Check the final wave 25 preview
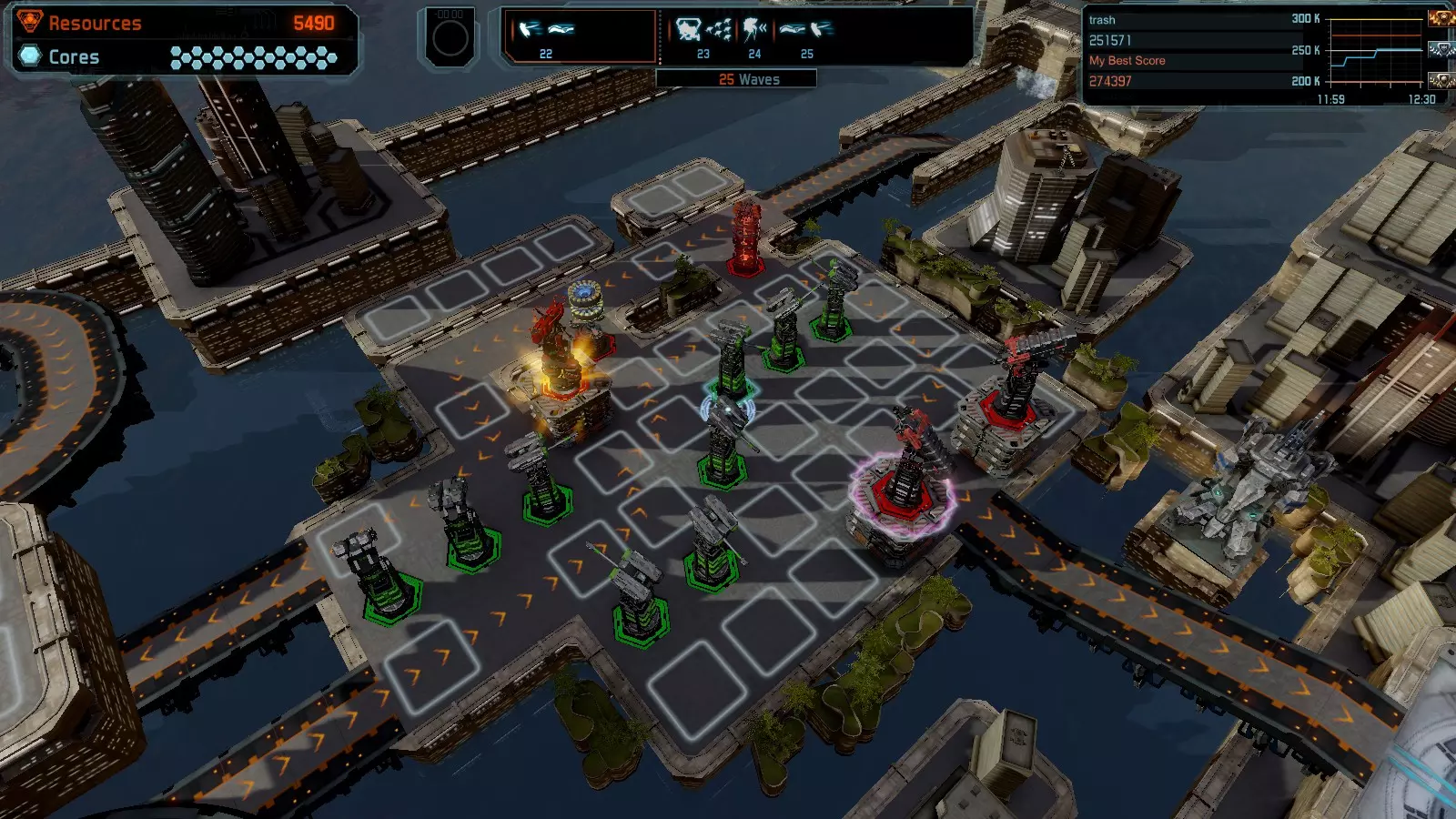This screenshot has height=819, width=1456. (806, 32)
